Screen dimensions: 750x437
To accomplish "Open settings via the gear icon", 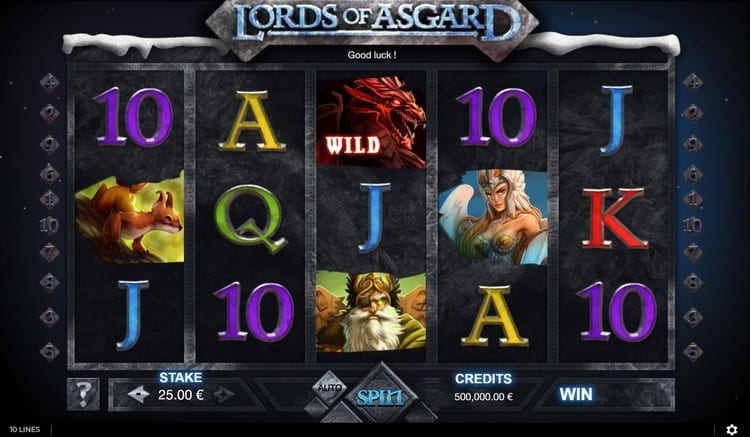I will pyautogui.click(x=731, y=430).
